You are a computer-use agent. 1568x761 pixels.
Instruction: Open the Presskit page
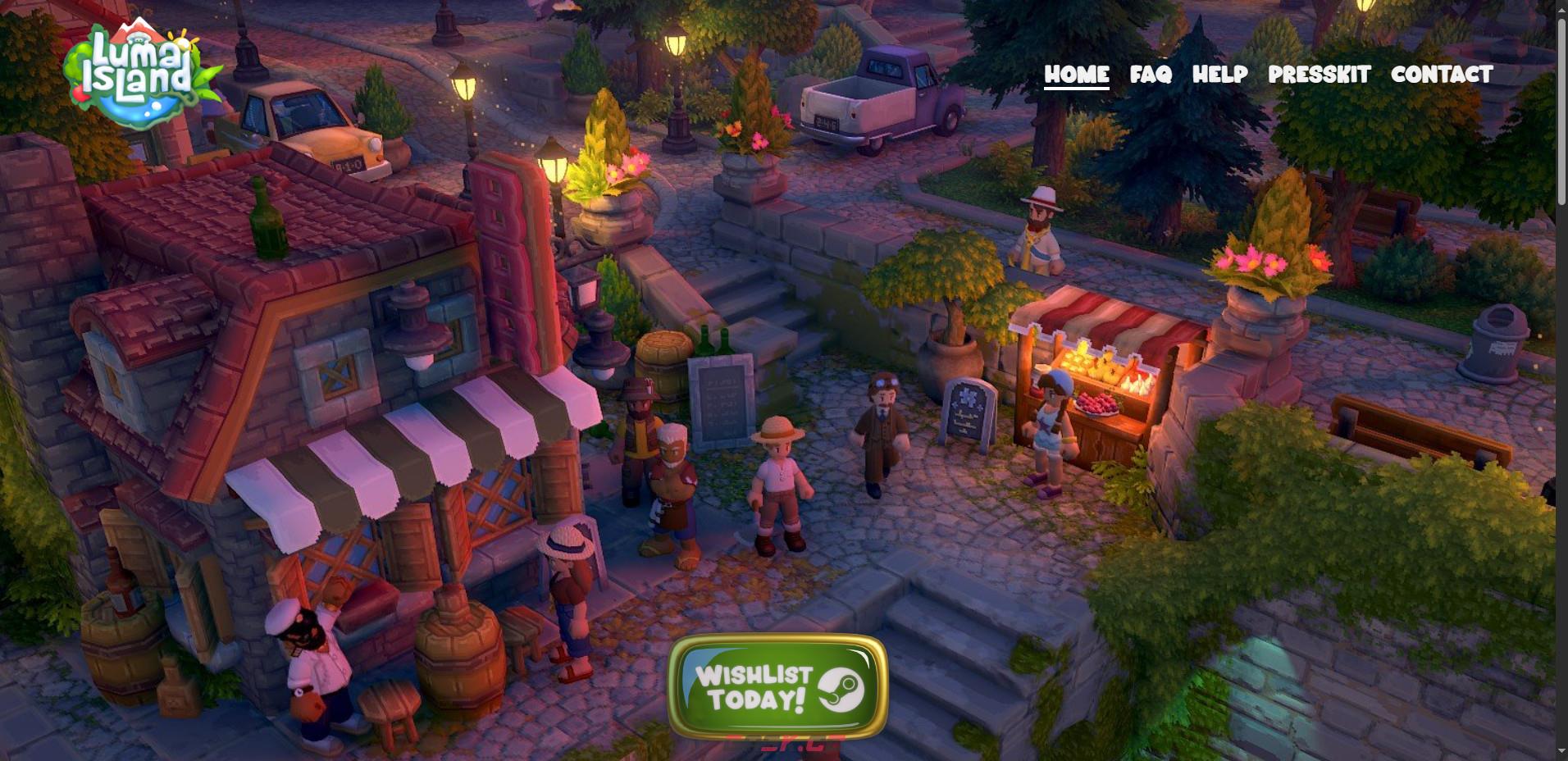tap(1319, 75)
